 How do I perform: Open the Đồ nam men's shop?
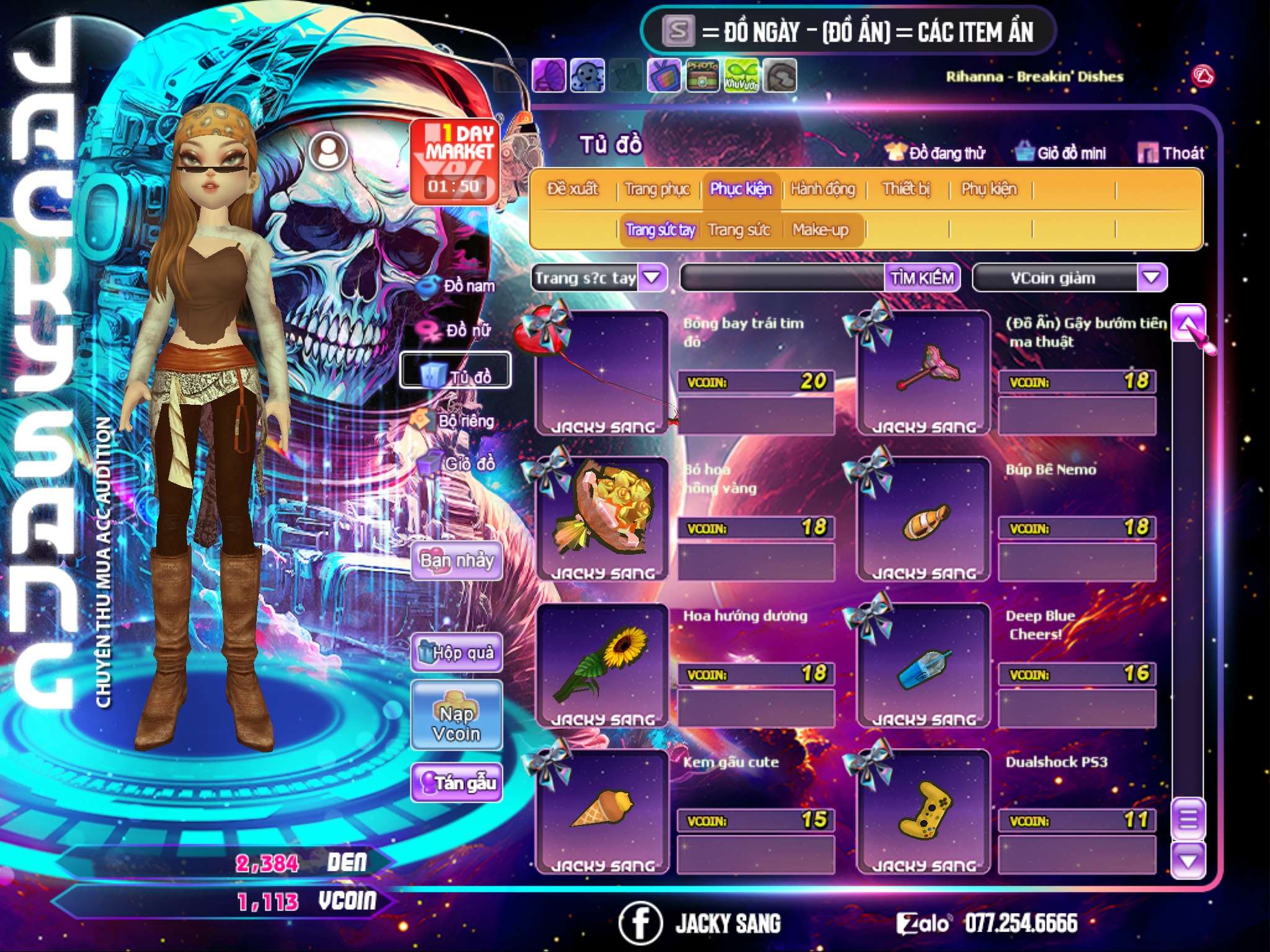(458, 286)
